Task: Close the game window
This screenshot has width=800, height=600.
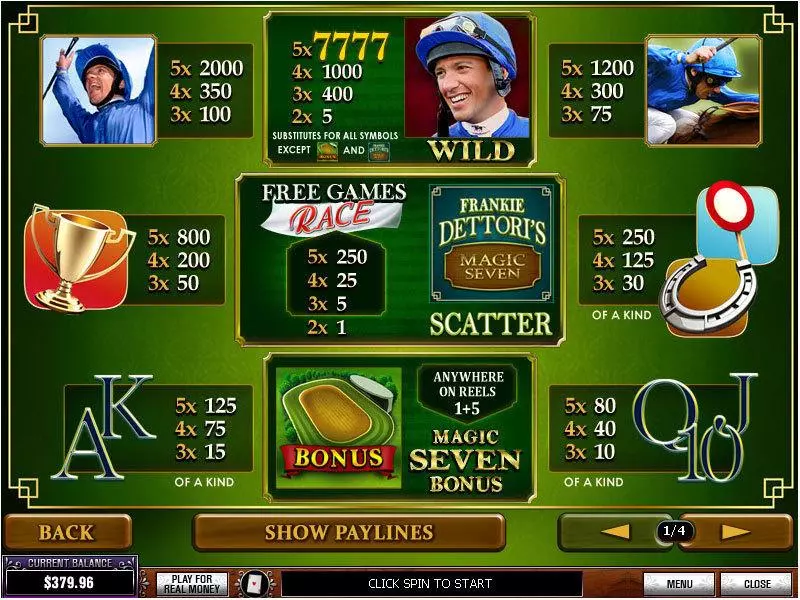Action: pyautogui.click(x=756, y=583)
